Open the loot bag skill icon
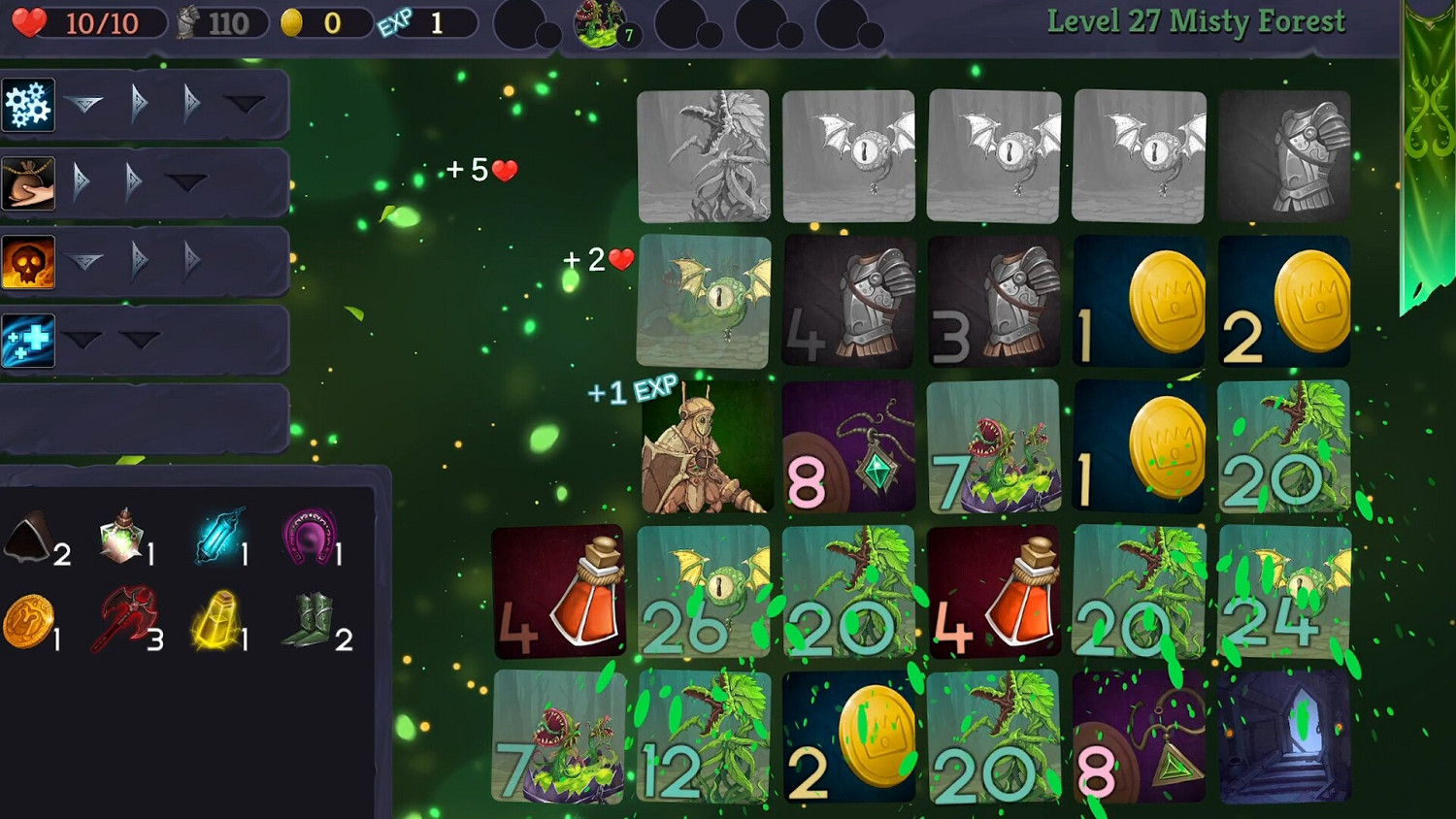Image resolution: width=1456 pixels, height=819 pixels. [x=29, y=182]
